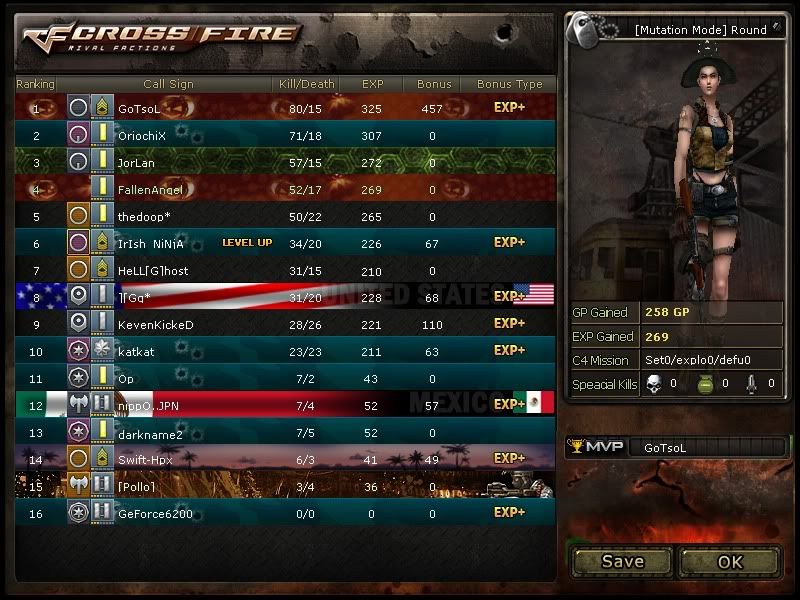
Task: Select OriochiX's scoreboard row
Action: coord(285,135)
